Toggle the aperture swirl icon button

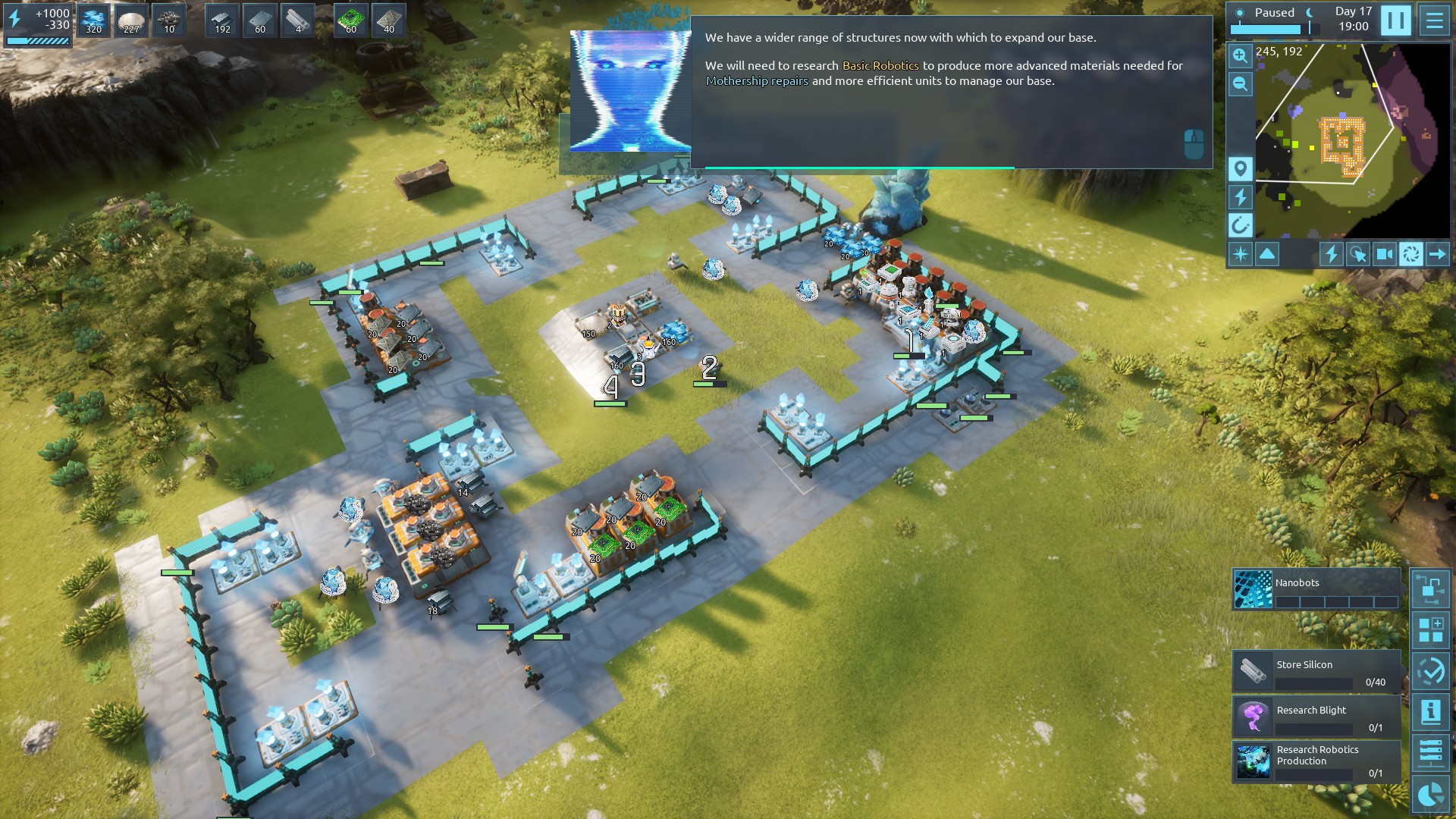1410,254
